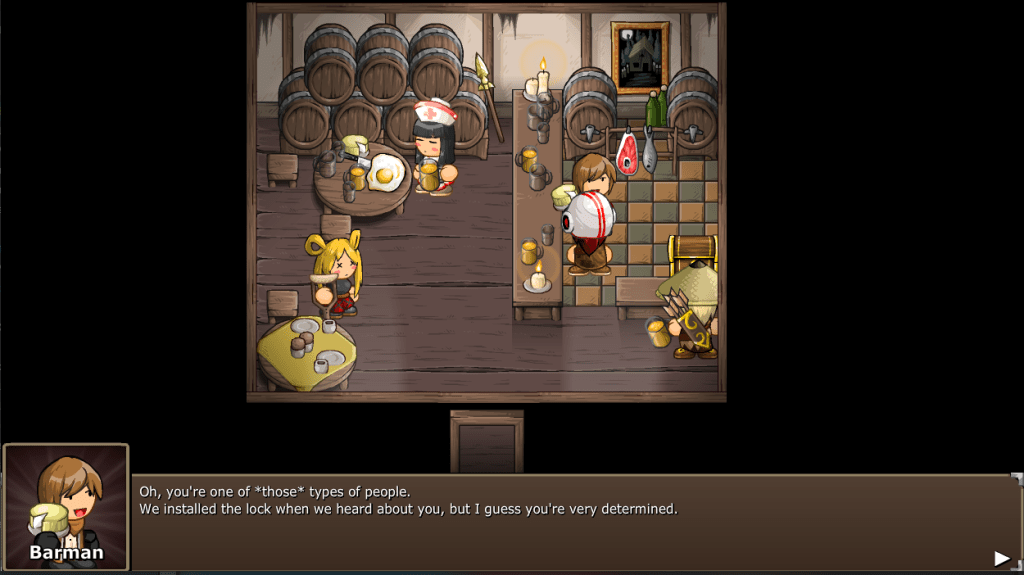Advance dialogue with the white arrow

pyautogui.click(x=1001, y=558)
